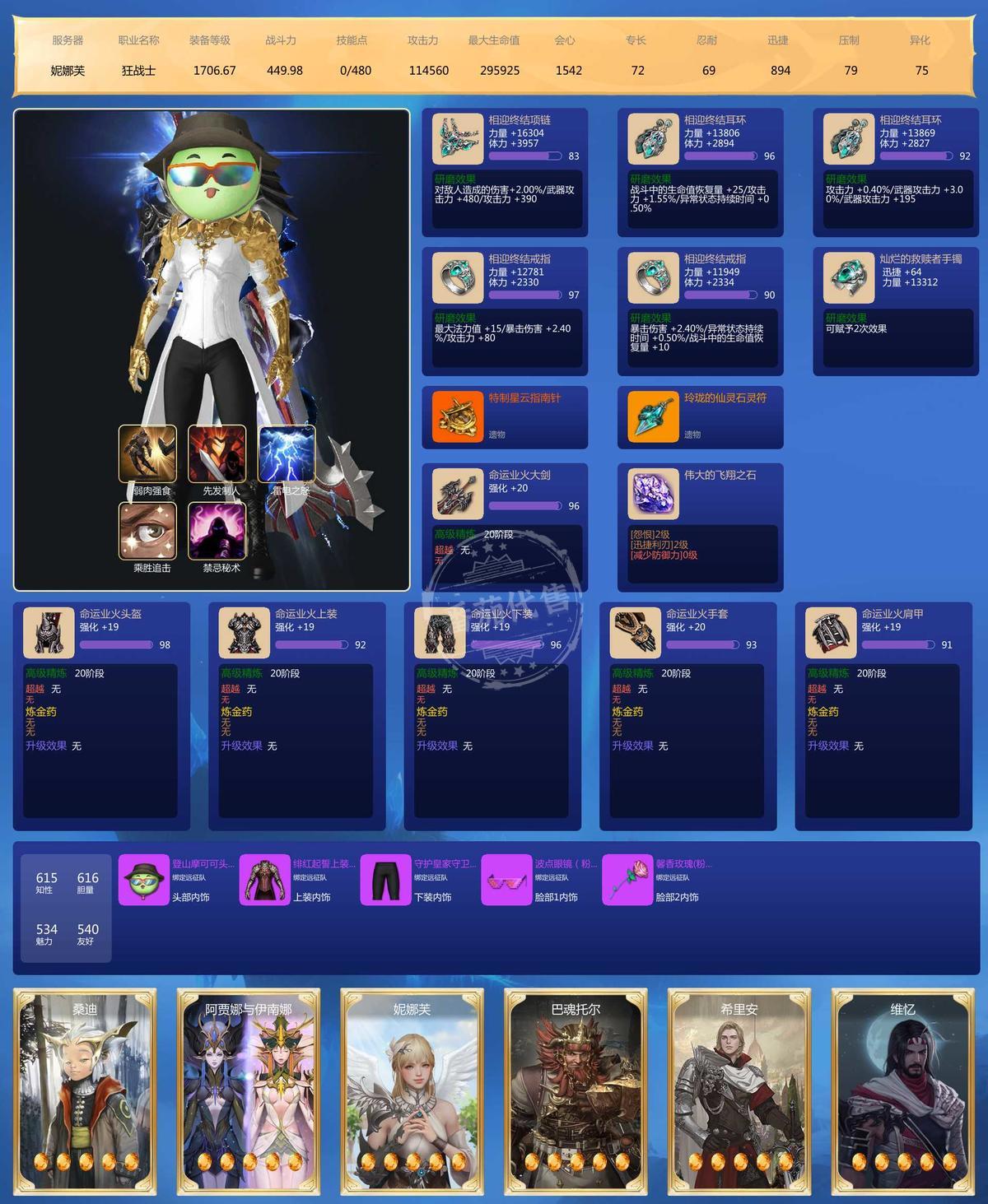This screenshot has height=1204, width=988.
Task: Click the 灿烂的救赎者手镯 bracelet icon
Action: click(848, 278)
